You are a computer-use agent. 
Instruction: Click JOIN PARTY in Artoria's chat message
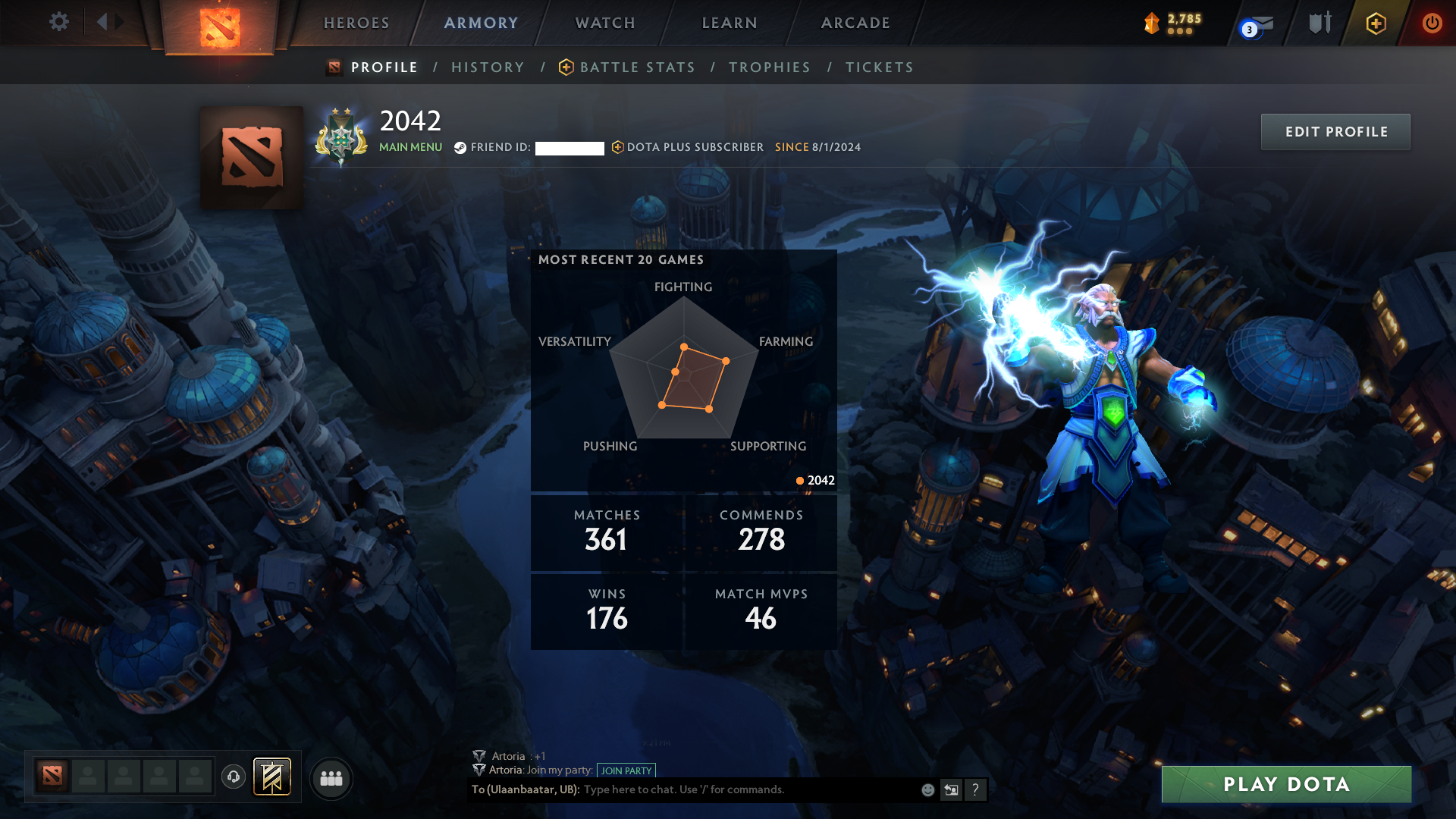[626, 770]
